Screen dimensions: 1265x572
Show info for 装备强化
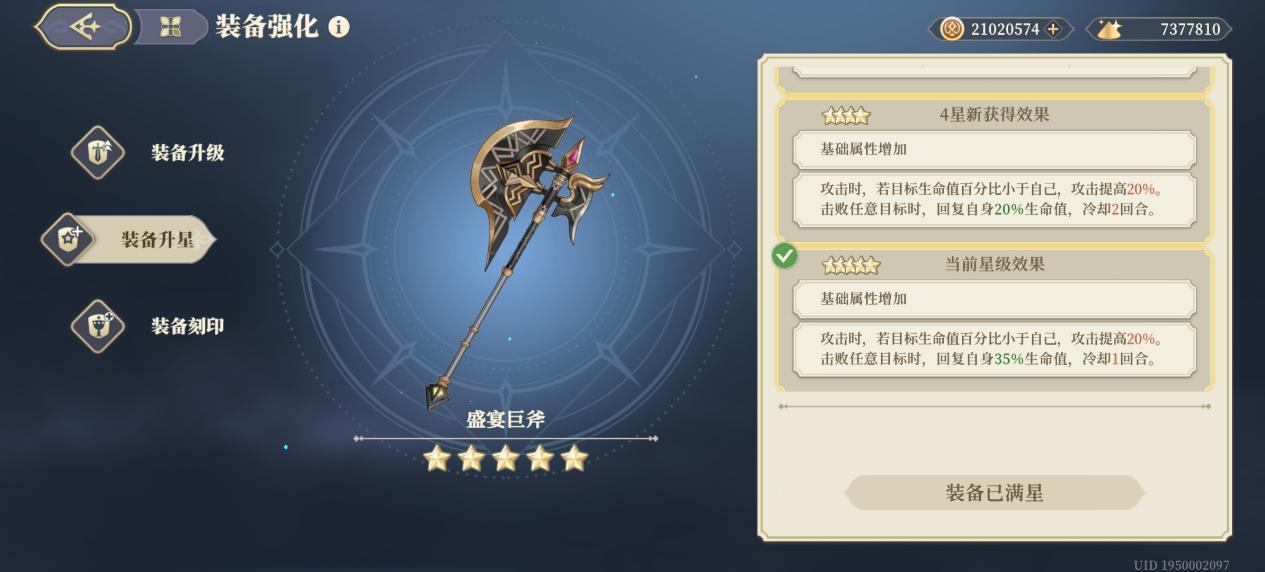coord(339,27)
